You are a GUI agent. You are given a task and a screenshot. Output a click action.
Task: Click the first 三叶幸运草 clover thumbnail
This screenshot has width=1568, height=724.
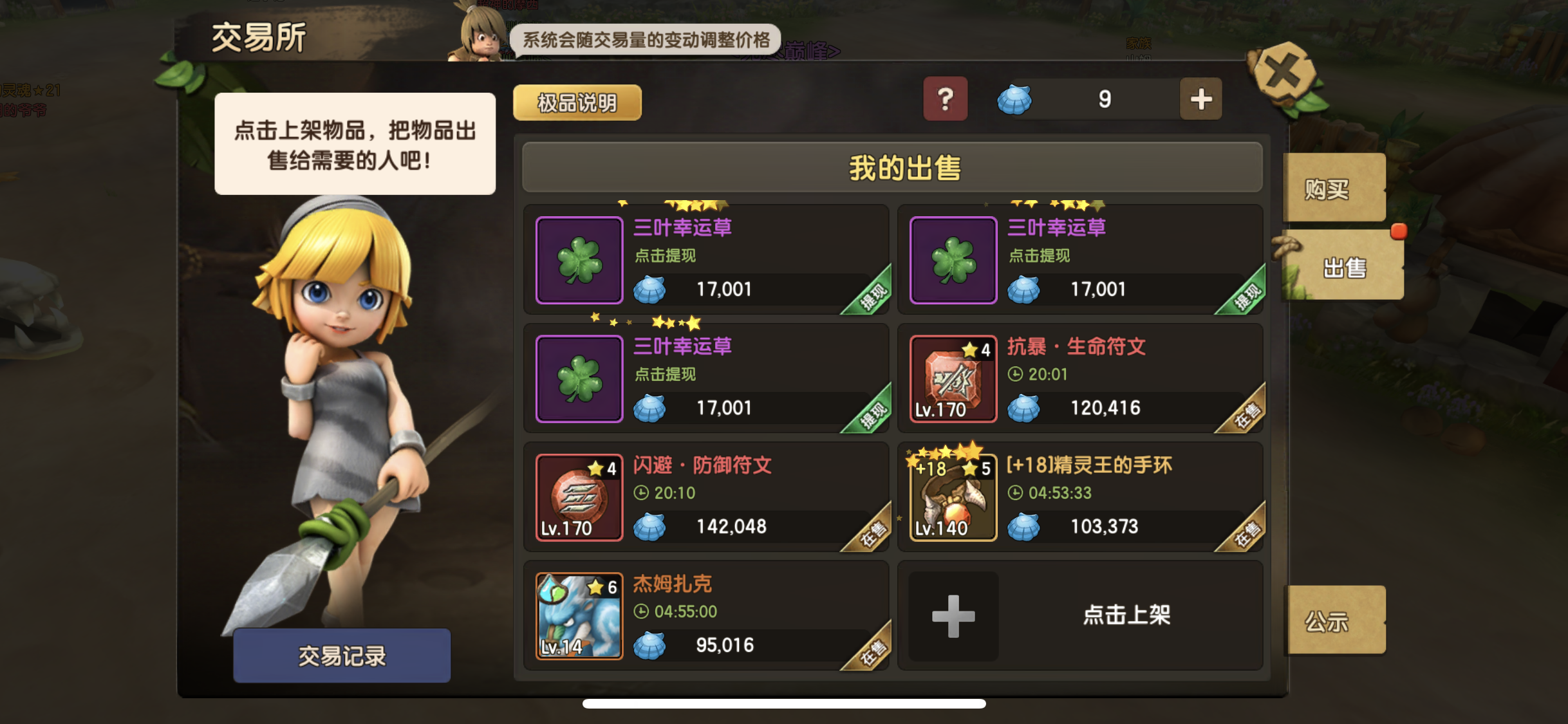coord(578,260)
